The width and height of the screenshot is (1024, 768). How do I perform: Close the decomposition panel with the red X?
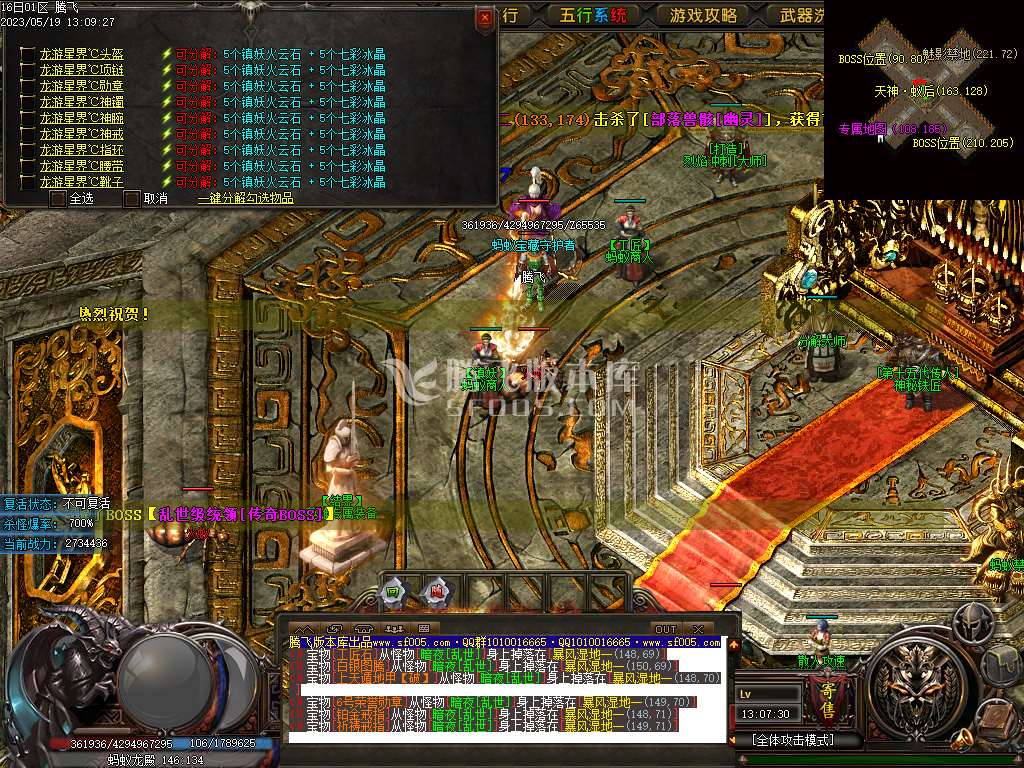(485, 17)
